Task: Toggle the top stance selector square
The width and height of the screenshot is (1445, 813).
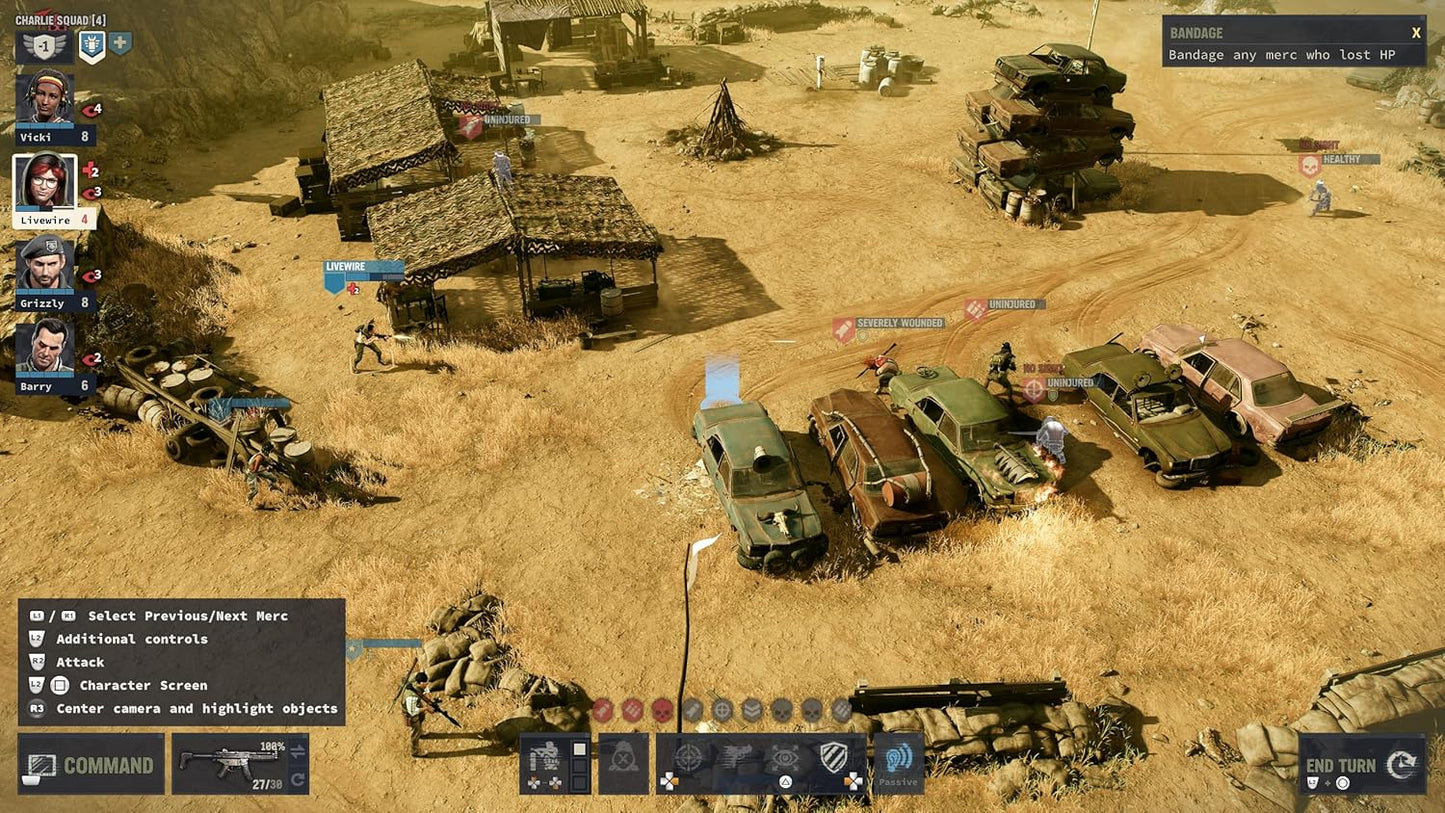Action: pyautogui.click(x=578, y=750)
